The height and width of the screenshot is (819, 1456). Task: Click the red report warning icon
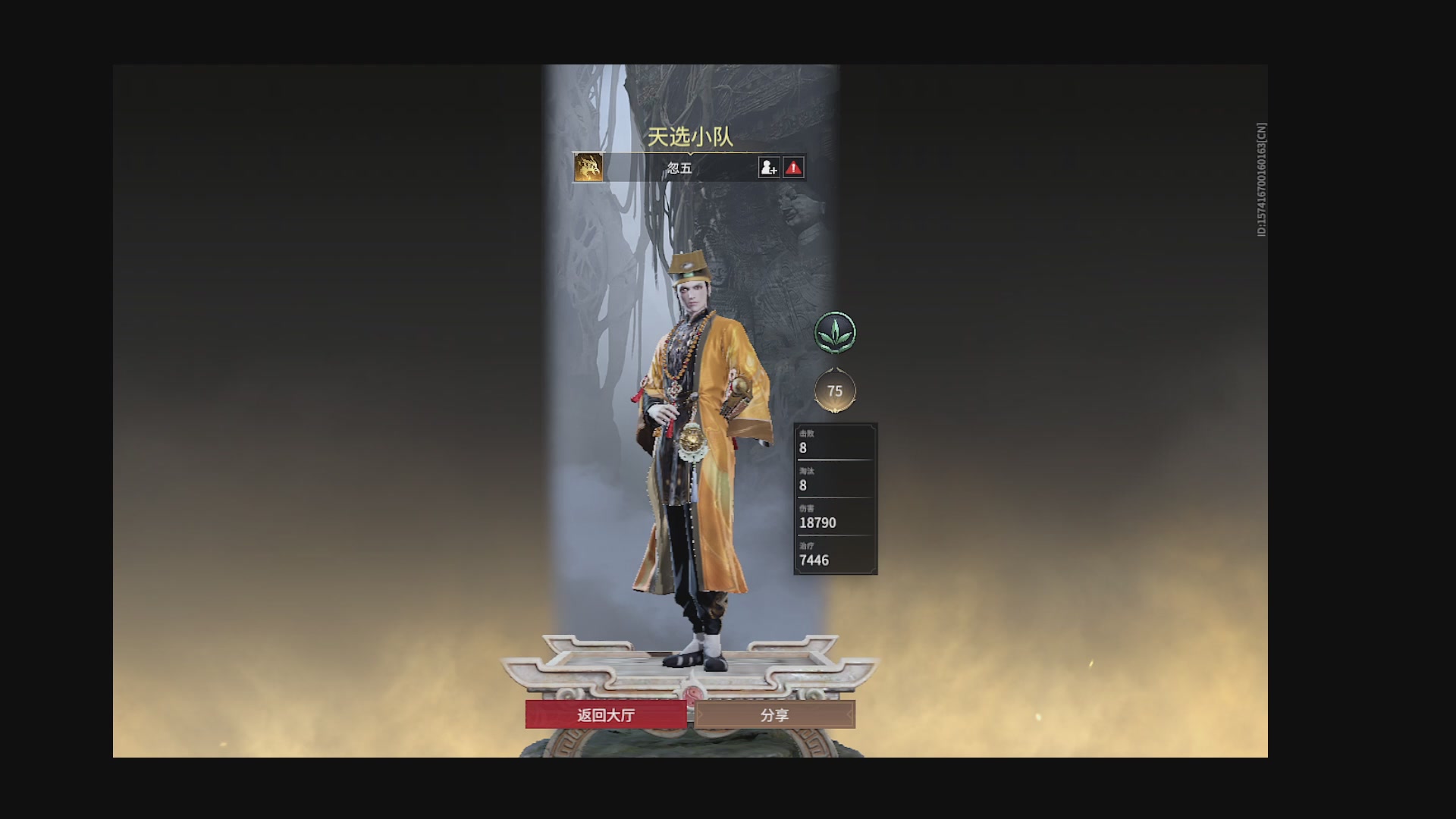coord(793,167)
